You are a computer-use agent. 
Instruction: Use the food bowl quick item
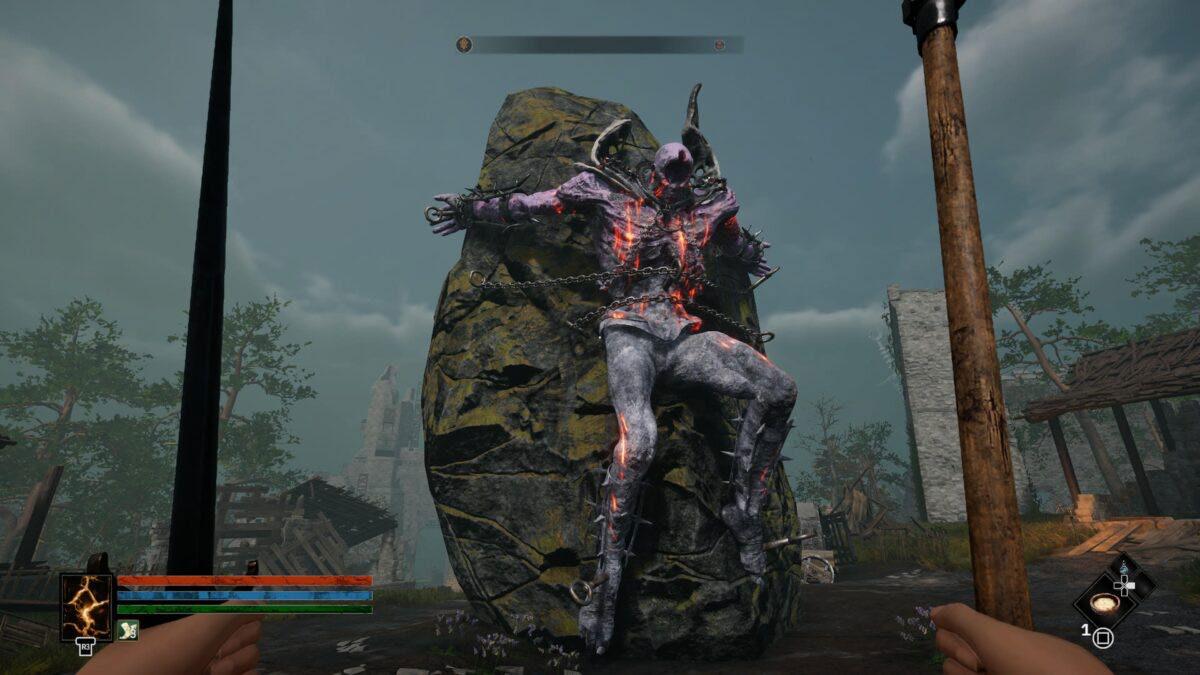[x=1103, y=602]
